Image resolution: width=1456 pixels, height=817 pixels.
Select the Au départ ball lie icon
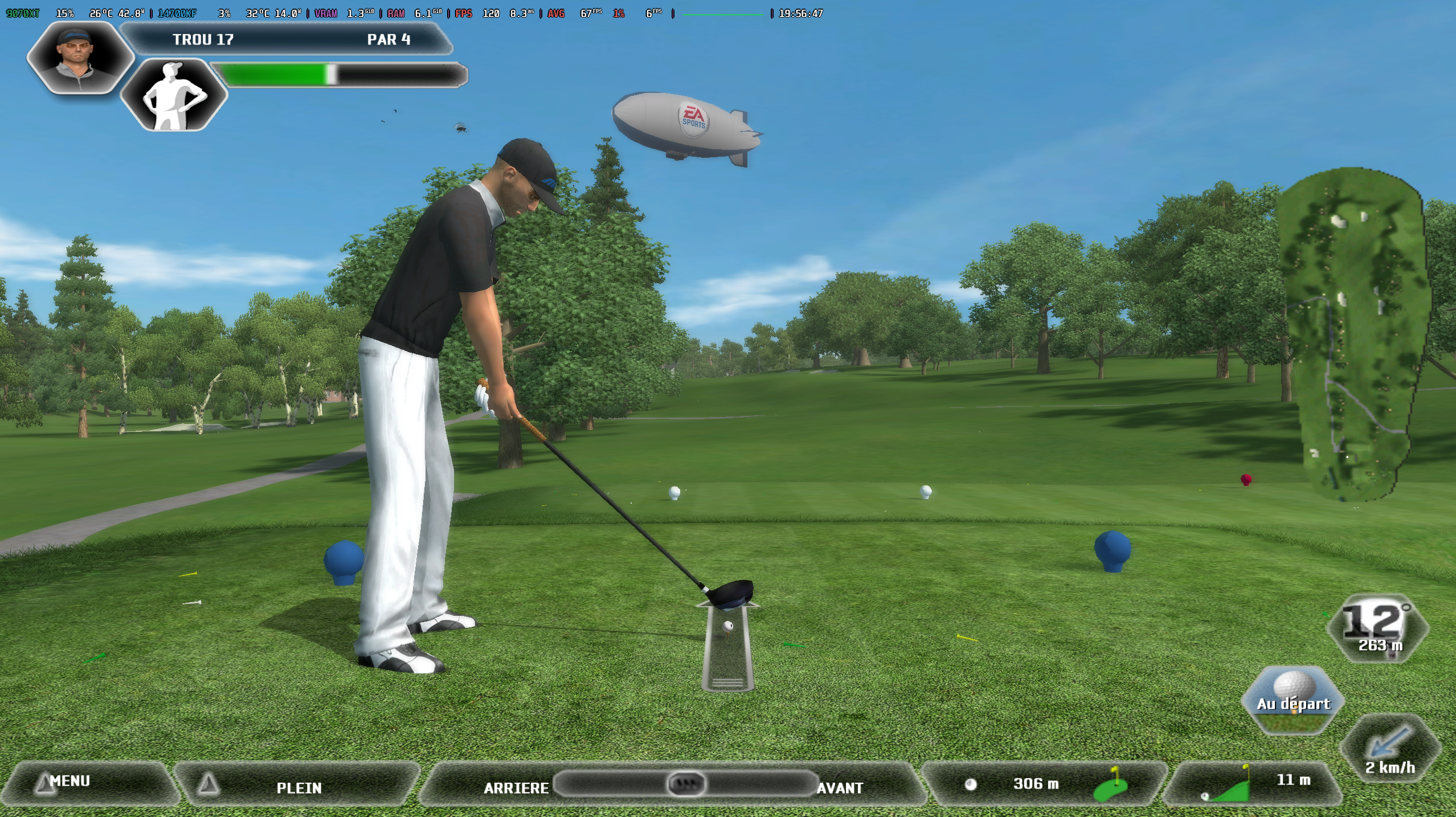1293,701
